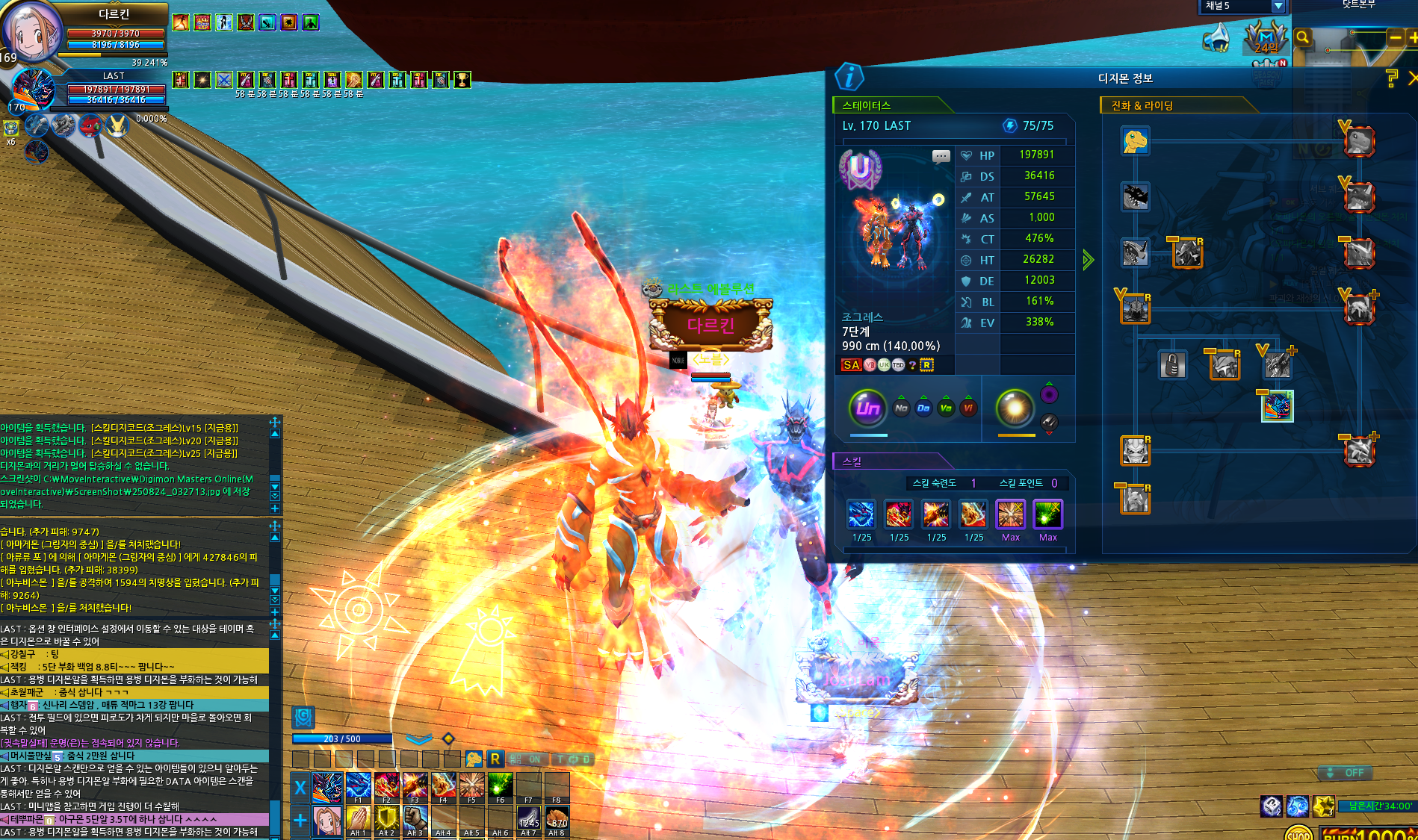Use the F1 blue lightning skill on hotbar
Viewport: 1418px width, 840px height.
click(x=358, y=785)
